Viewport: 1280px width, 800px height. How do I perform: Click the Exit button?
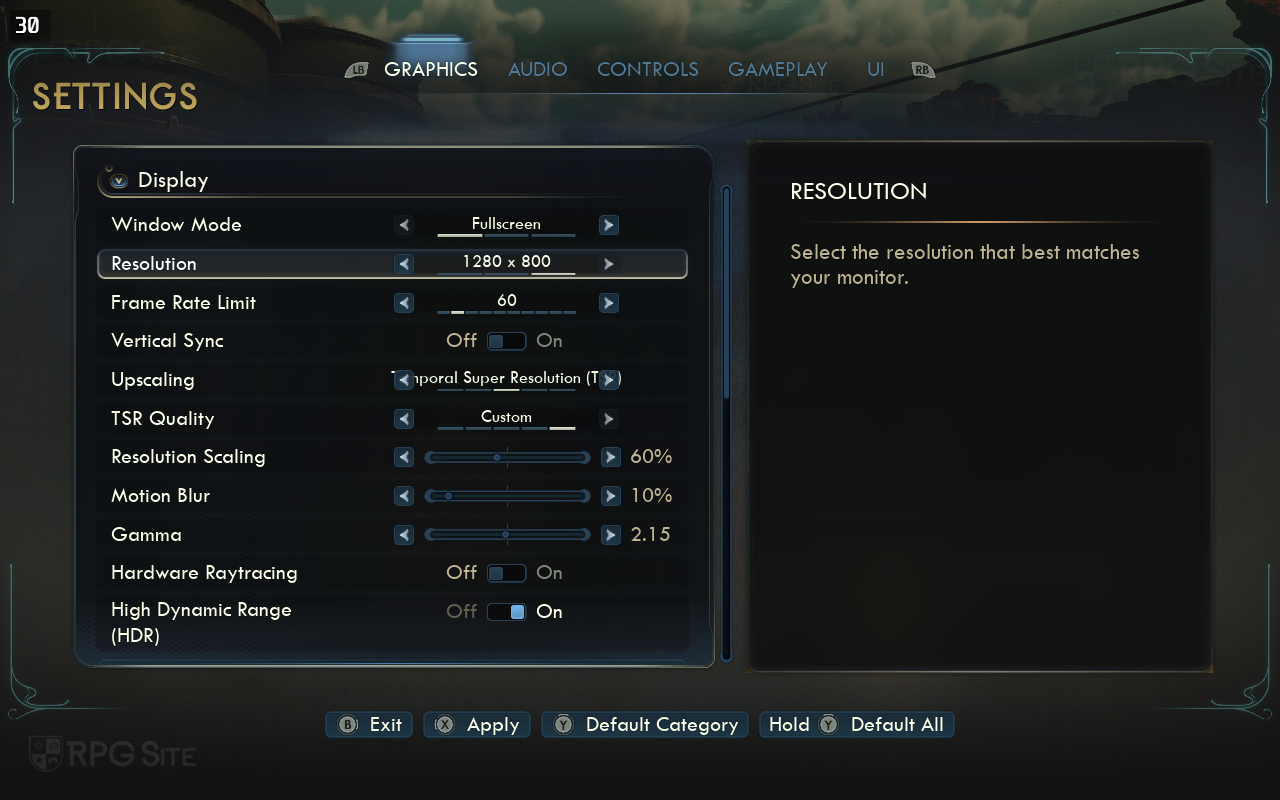(370, 725)
